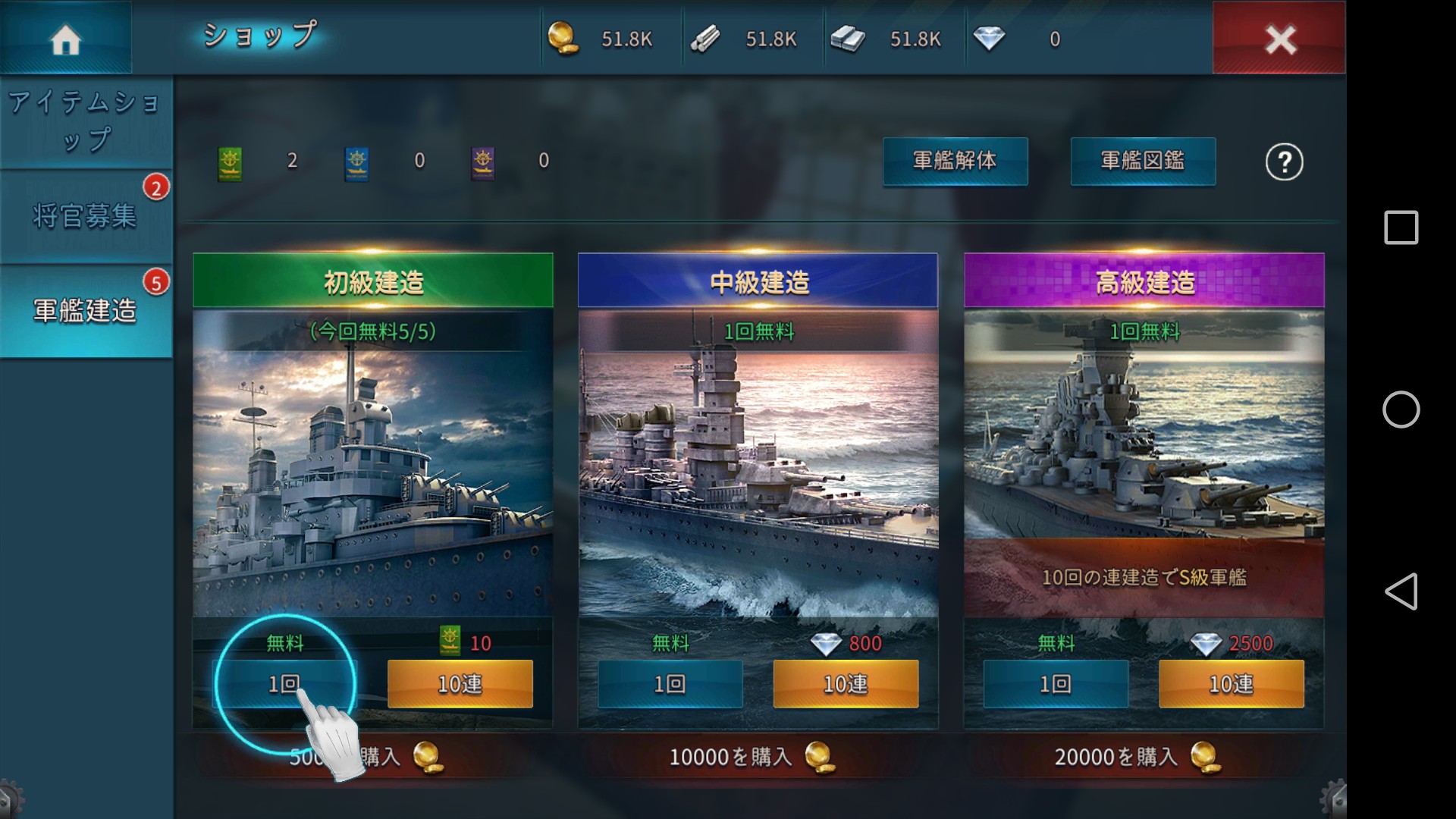Show help with the question mark icon

click(1284, 162)
